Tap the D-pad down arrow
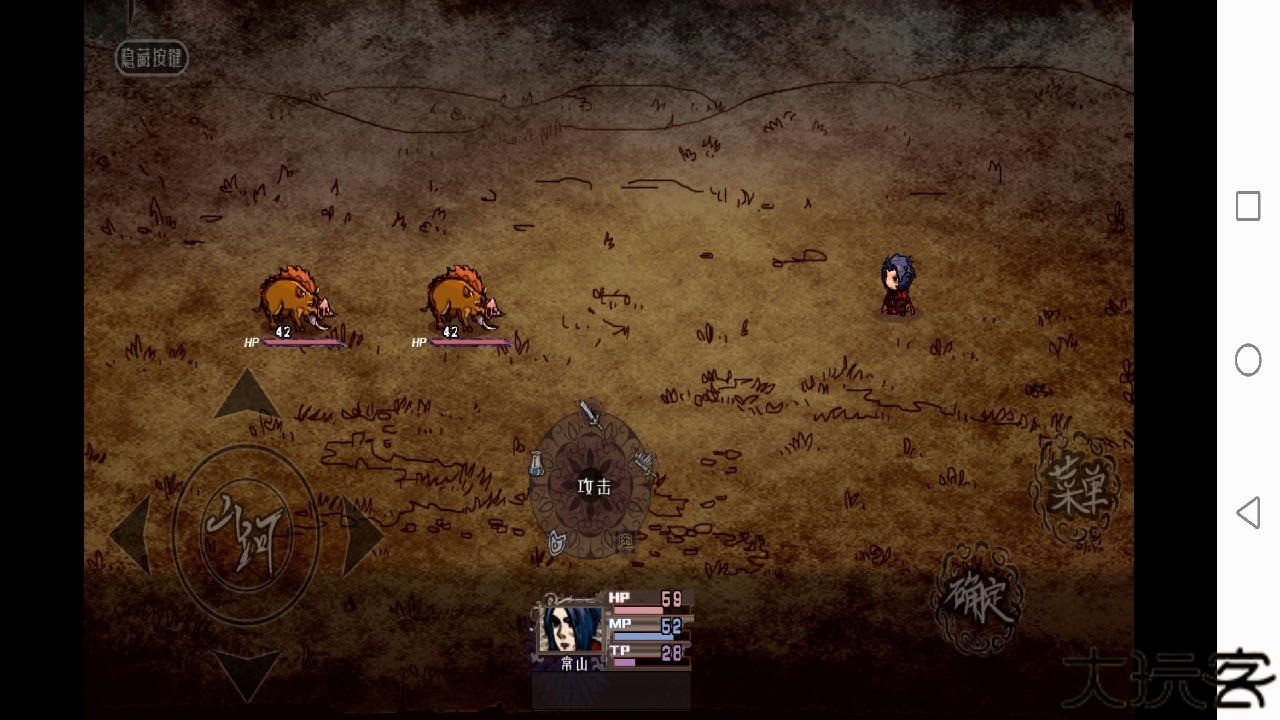The width and height of the screenshot is (1280, 720). tap(247, 674)
